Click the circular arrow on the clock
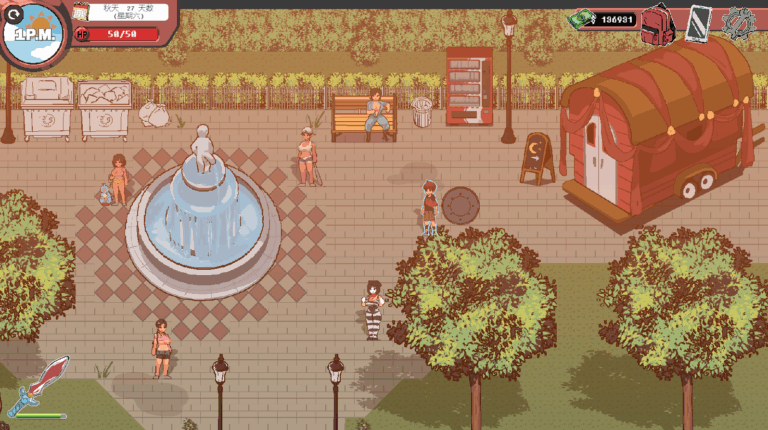The height and width of the screenshot is (430, 768). pos(12,14)
